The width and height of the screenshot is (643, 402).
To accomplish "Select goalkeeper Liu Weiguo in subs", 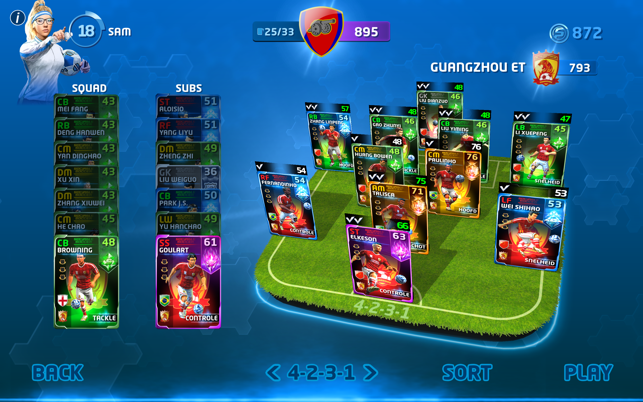I will [x=188, y=177].
